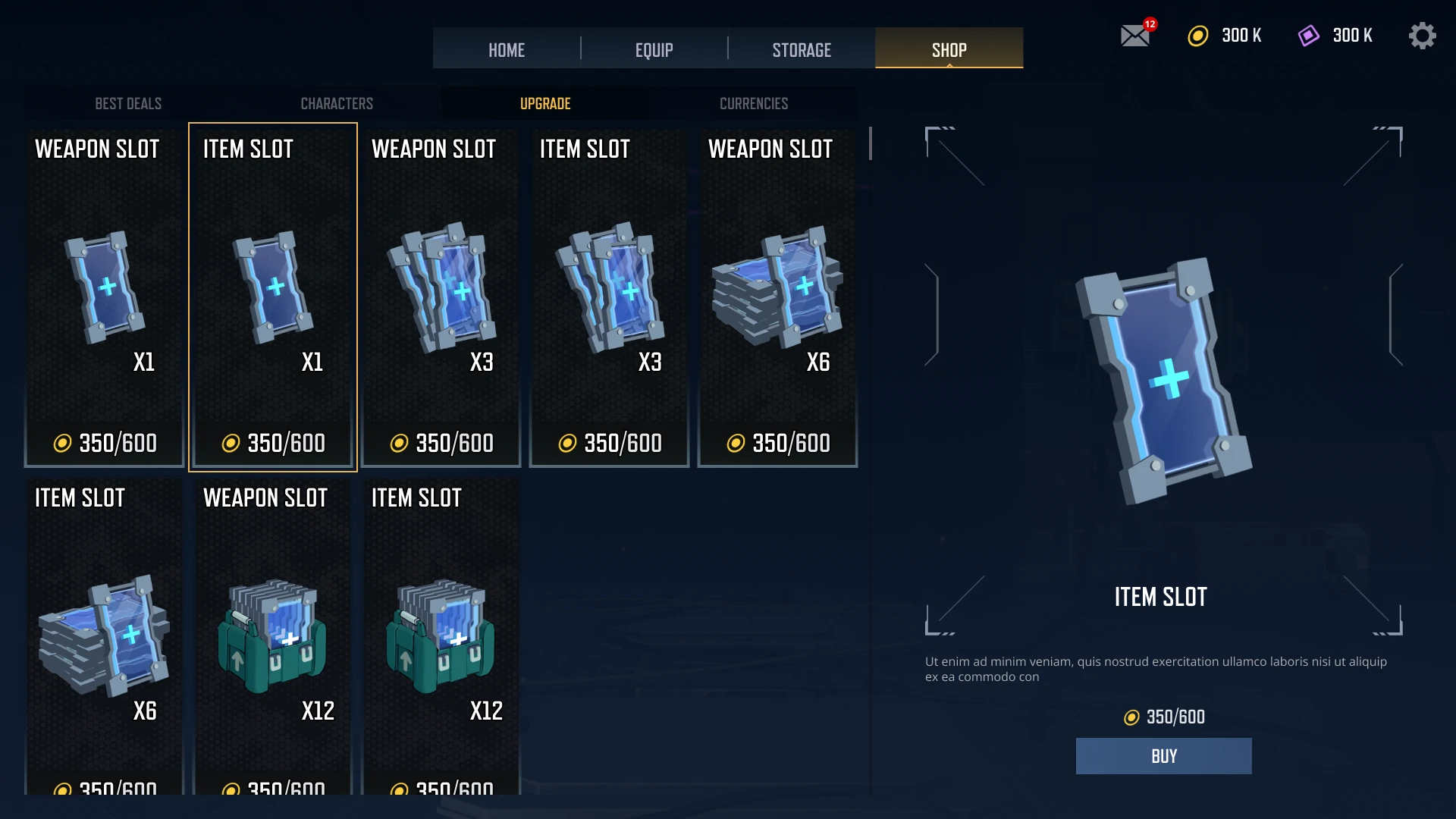1456x819 pixels.
Task: Go to the Storage tab
Action: pyautogui.click(x=802, y=50)
